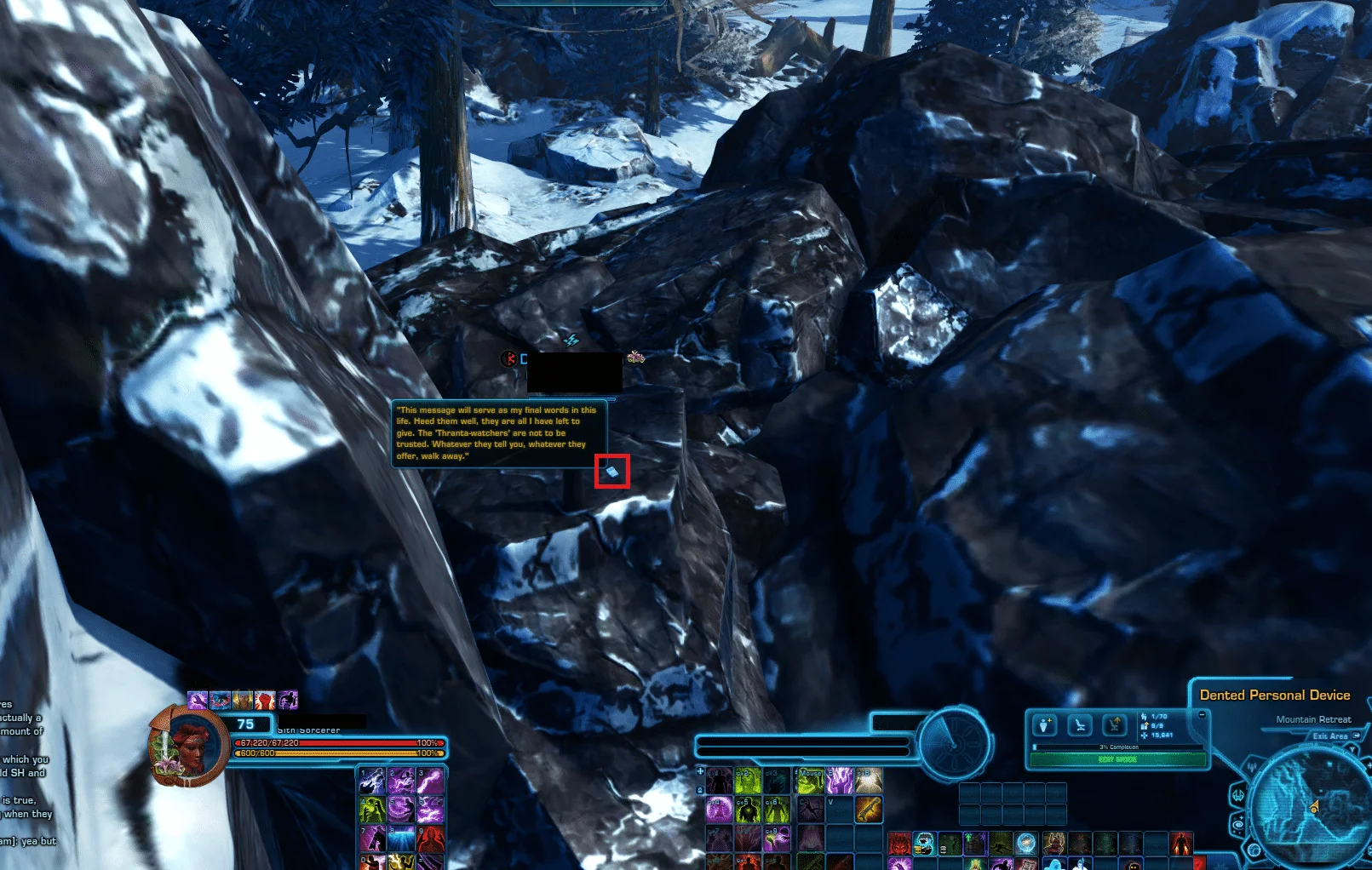The height and width of the screenshot is (870, 1372).
Task: Click the Exit Area button
Action: (1330, 735)
